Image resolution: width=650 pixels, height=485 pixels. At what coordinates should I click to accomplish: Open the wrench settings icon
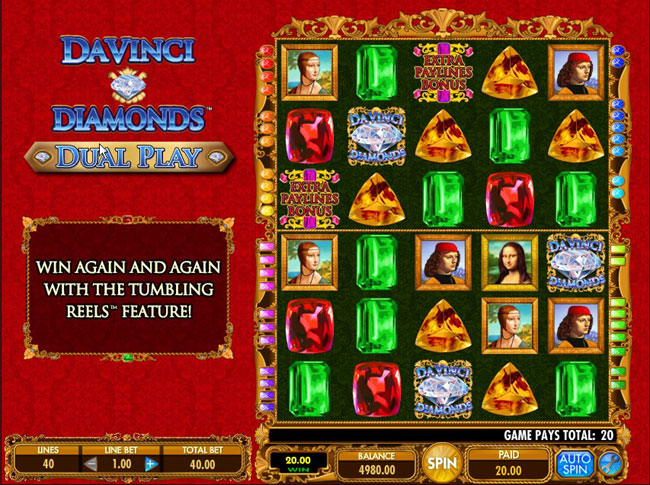(x=609, y=463)
